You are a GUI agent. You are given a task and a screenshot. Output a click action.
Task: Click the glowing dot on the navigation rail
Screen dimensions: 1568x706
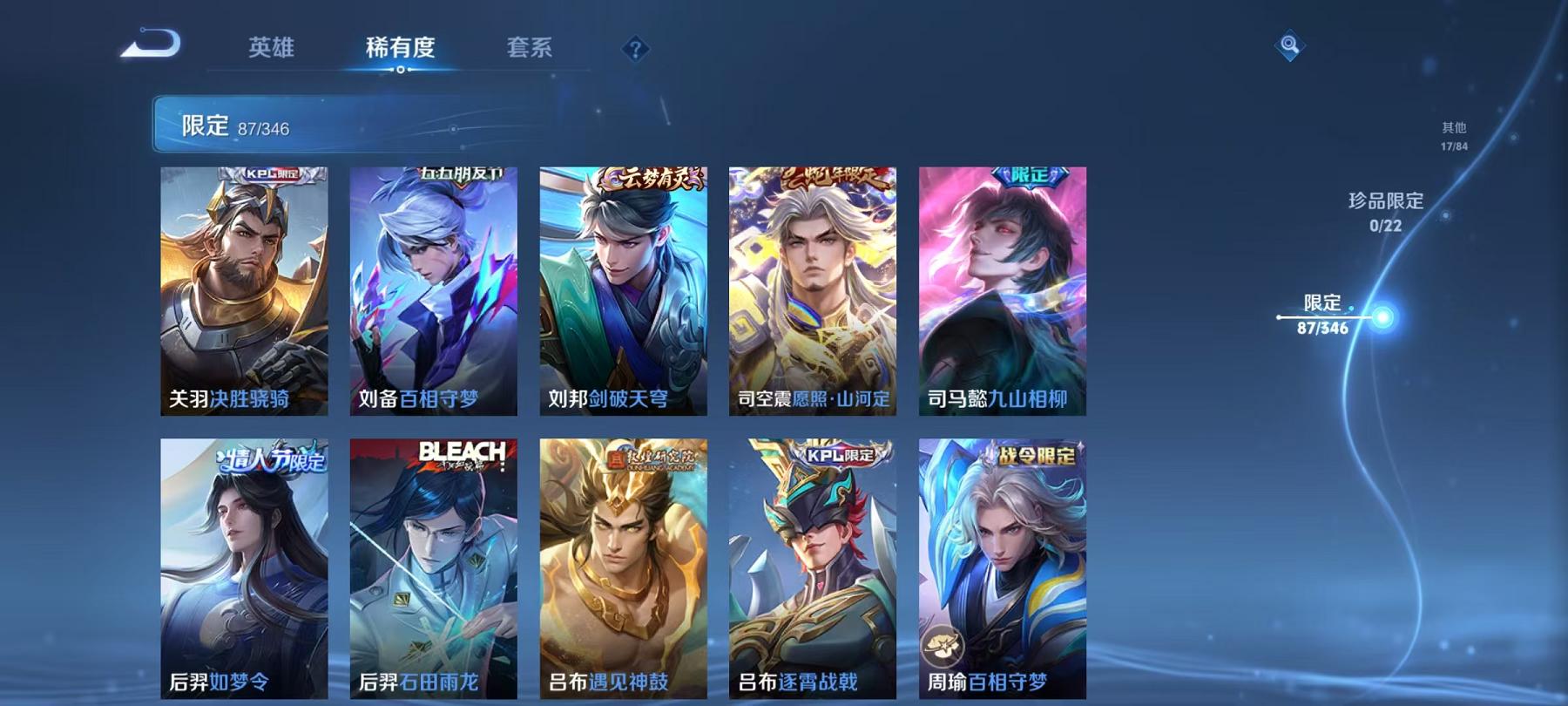pyautogui.click(x=1382, y=319)
